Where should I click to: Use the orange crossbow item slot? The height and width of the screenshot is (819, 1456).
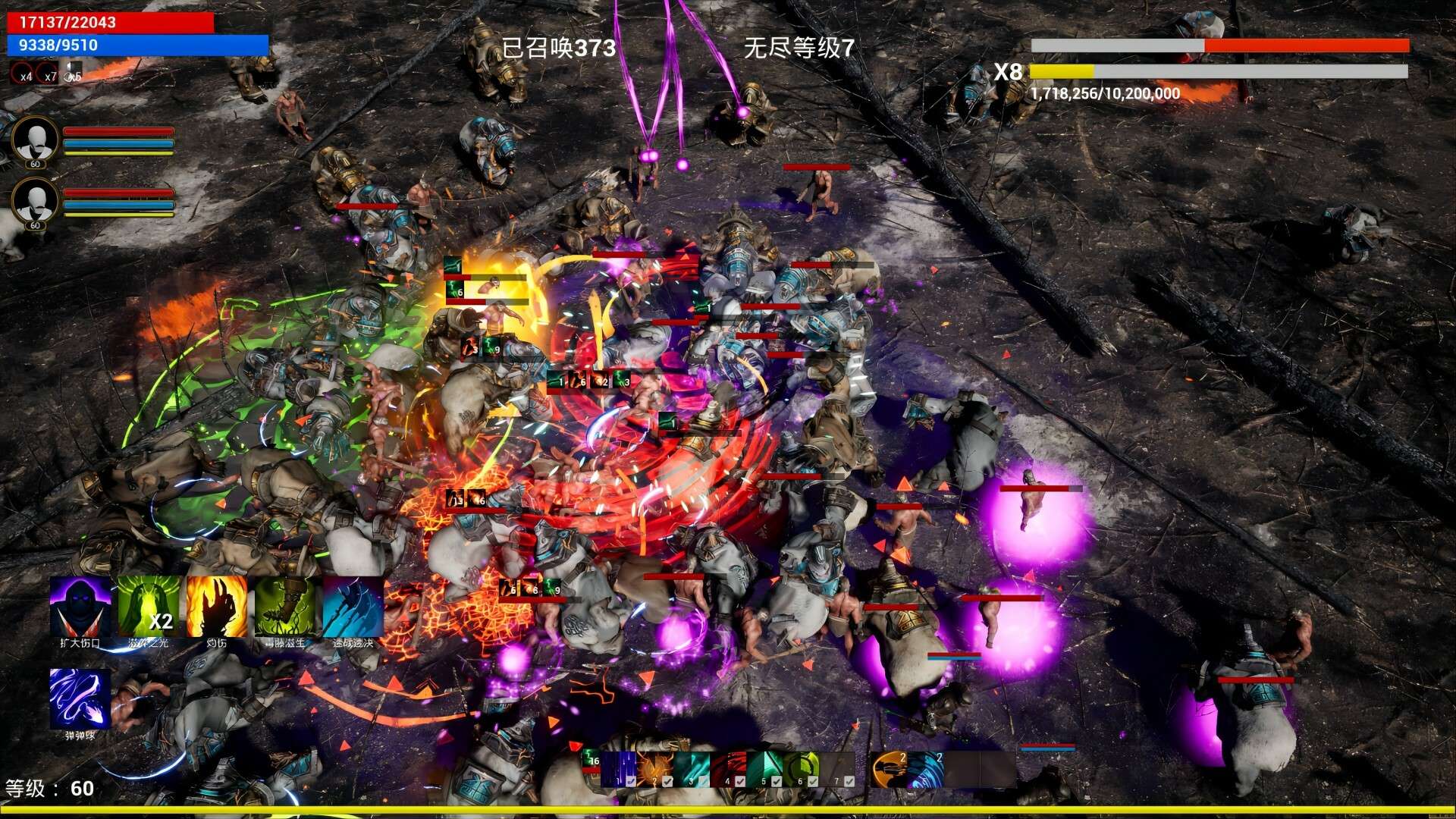tap(889, 769)
